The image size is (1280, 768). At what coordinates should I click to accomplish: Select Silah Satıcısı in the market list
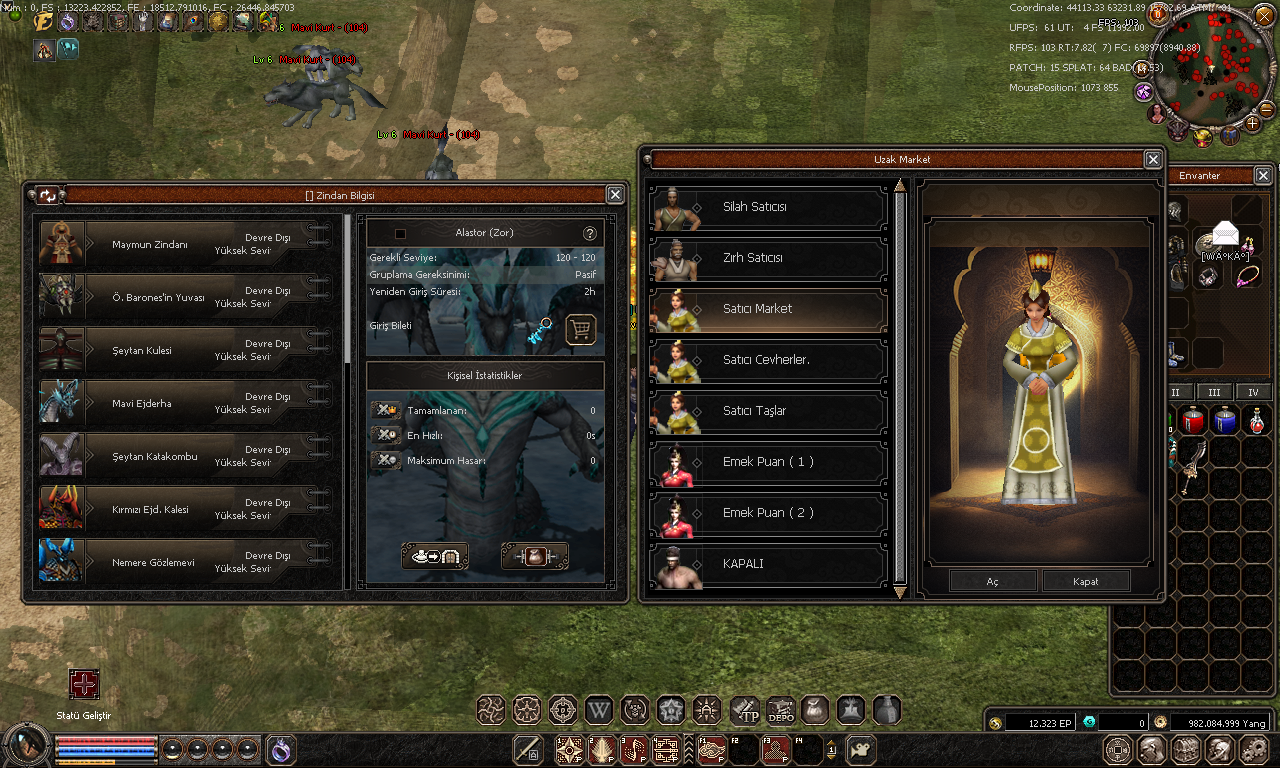click(768, 208)
